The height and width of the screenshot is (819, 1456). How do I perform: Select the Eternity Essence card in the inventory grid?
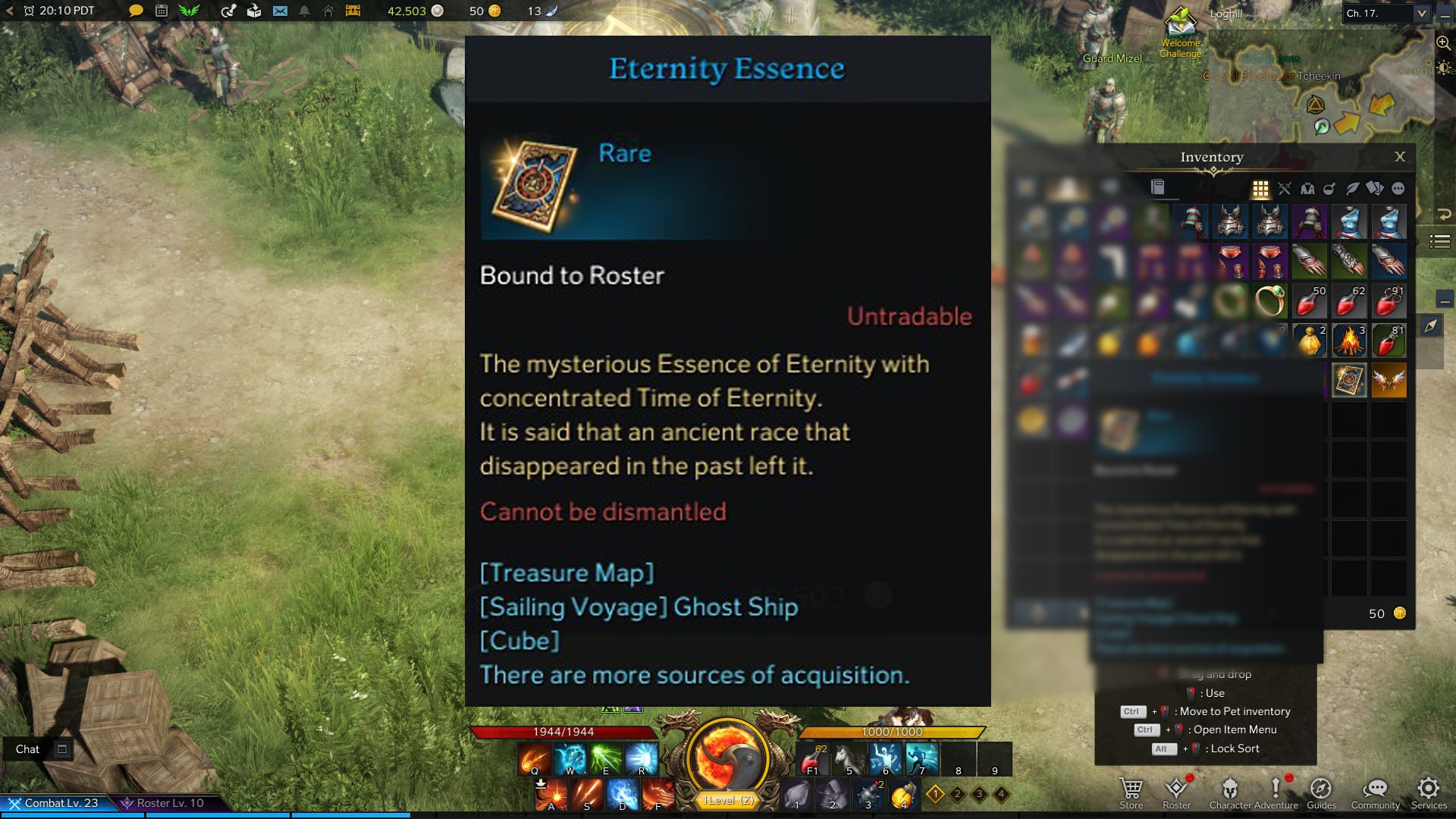[1349, 380]
